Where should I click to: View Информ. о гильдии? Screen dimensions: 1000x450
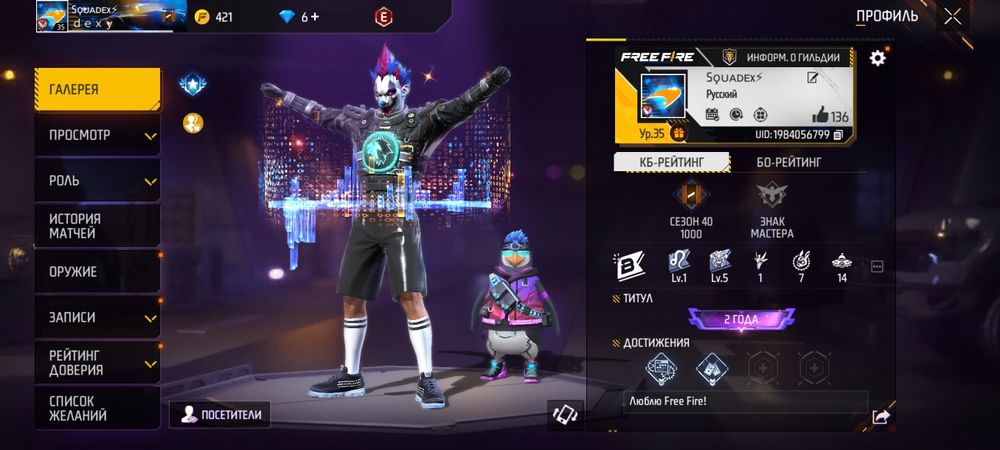pos(787,57)
